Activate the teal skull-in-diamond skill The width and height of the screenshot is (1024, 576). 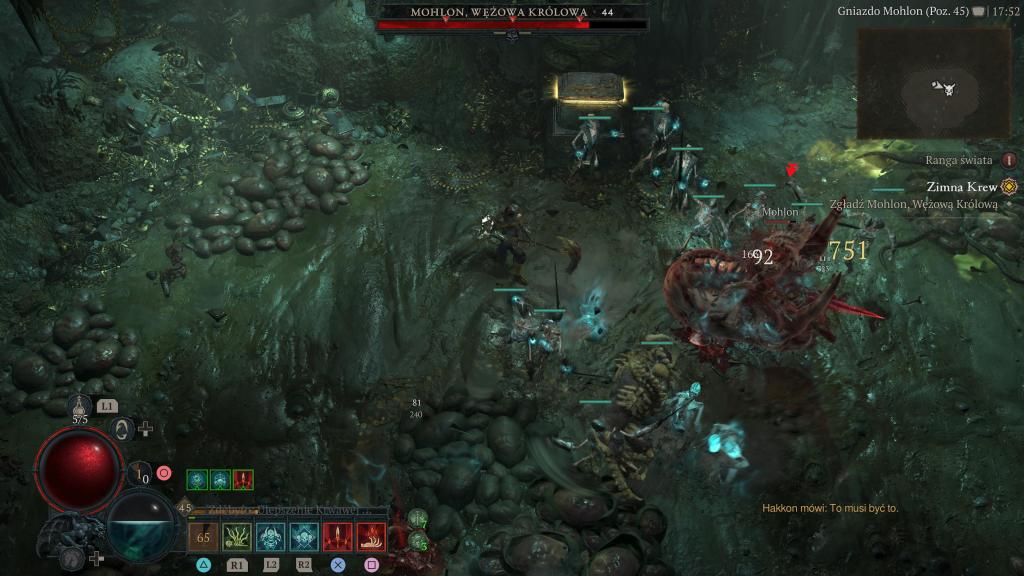[x=304, y=537]
